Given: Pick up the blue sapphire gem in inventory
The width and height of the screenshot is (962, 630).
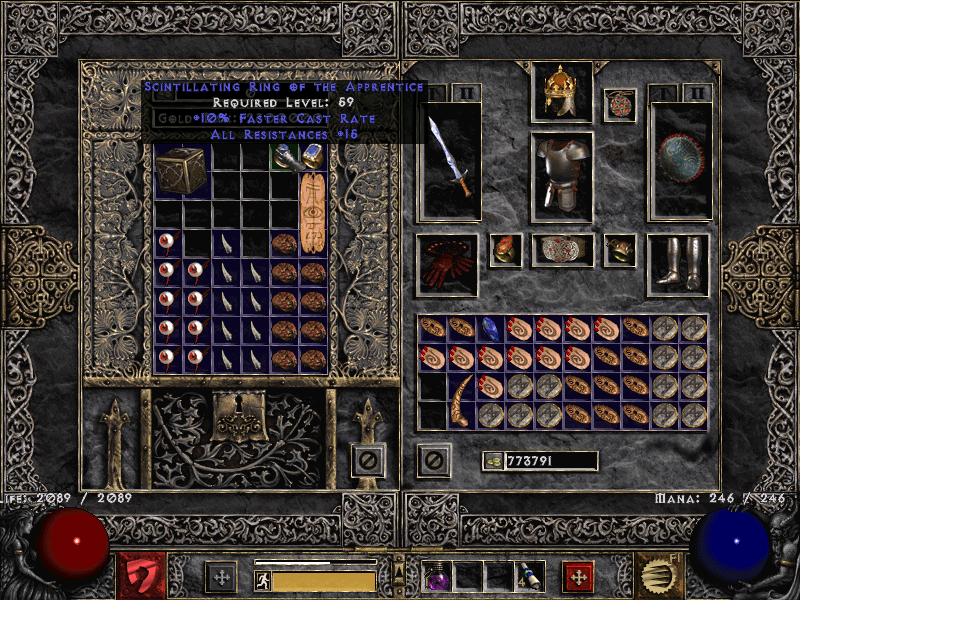Looking at the screenshot, I should [490, 328].
